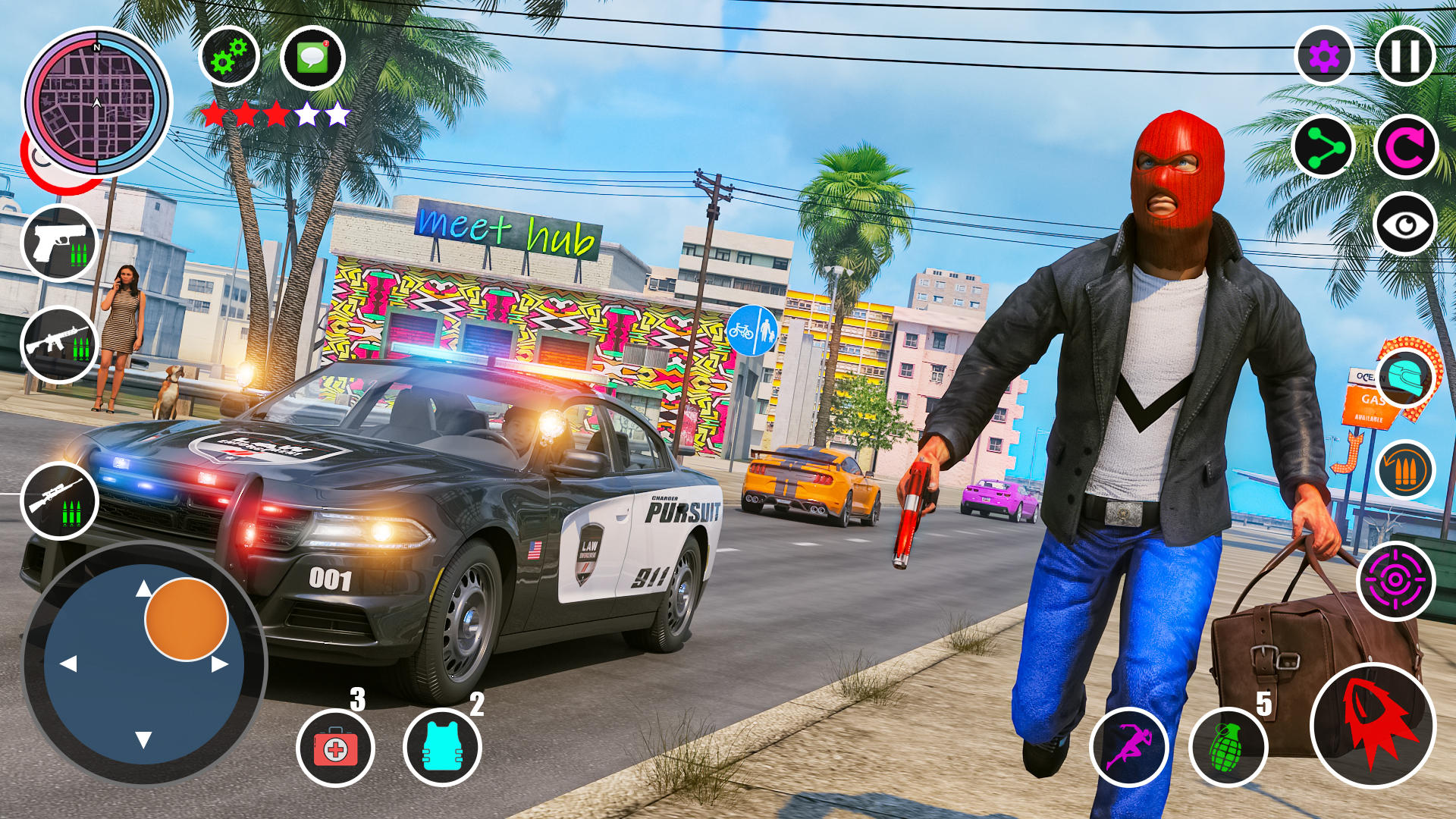
Task: Tap the restart mission arrow
Action: [x=1407, y=148]
